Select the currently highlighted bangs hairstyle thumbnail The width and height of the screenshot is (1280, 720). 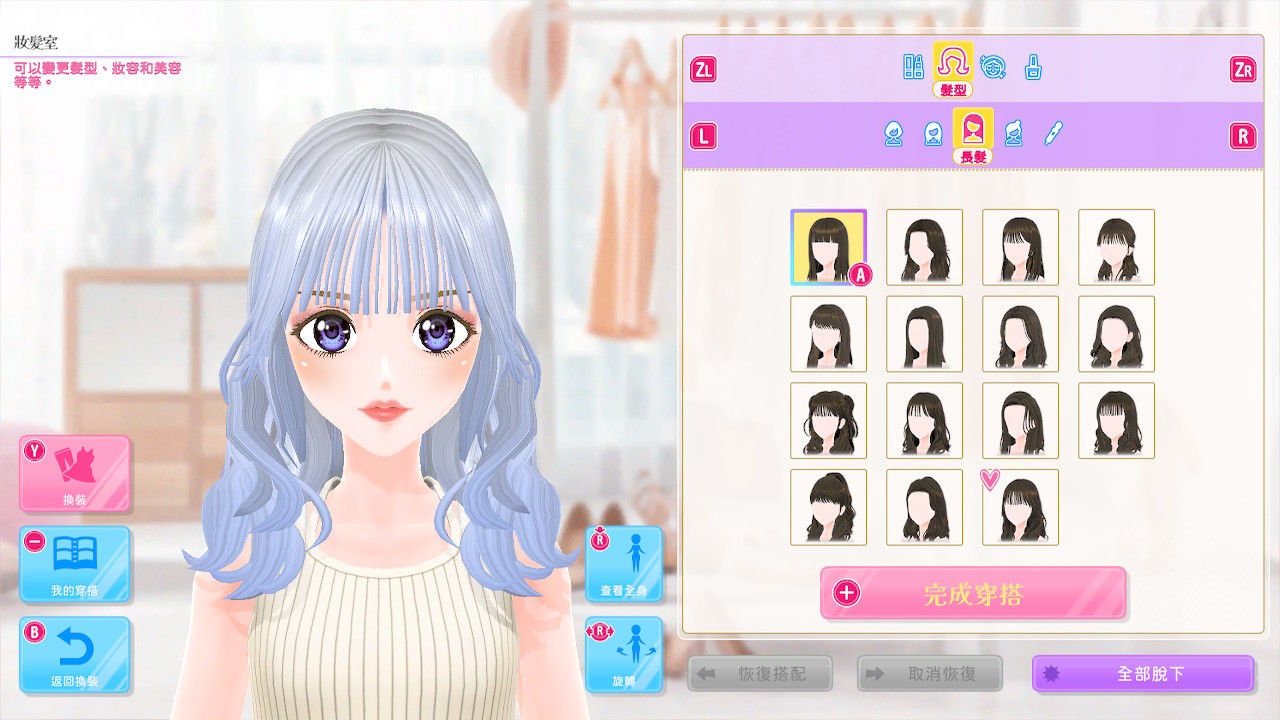828,247
